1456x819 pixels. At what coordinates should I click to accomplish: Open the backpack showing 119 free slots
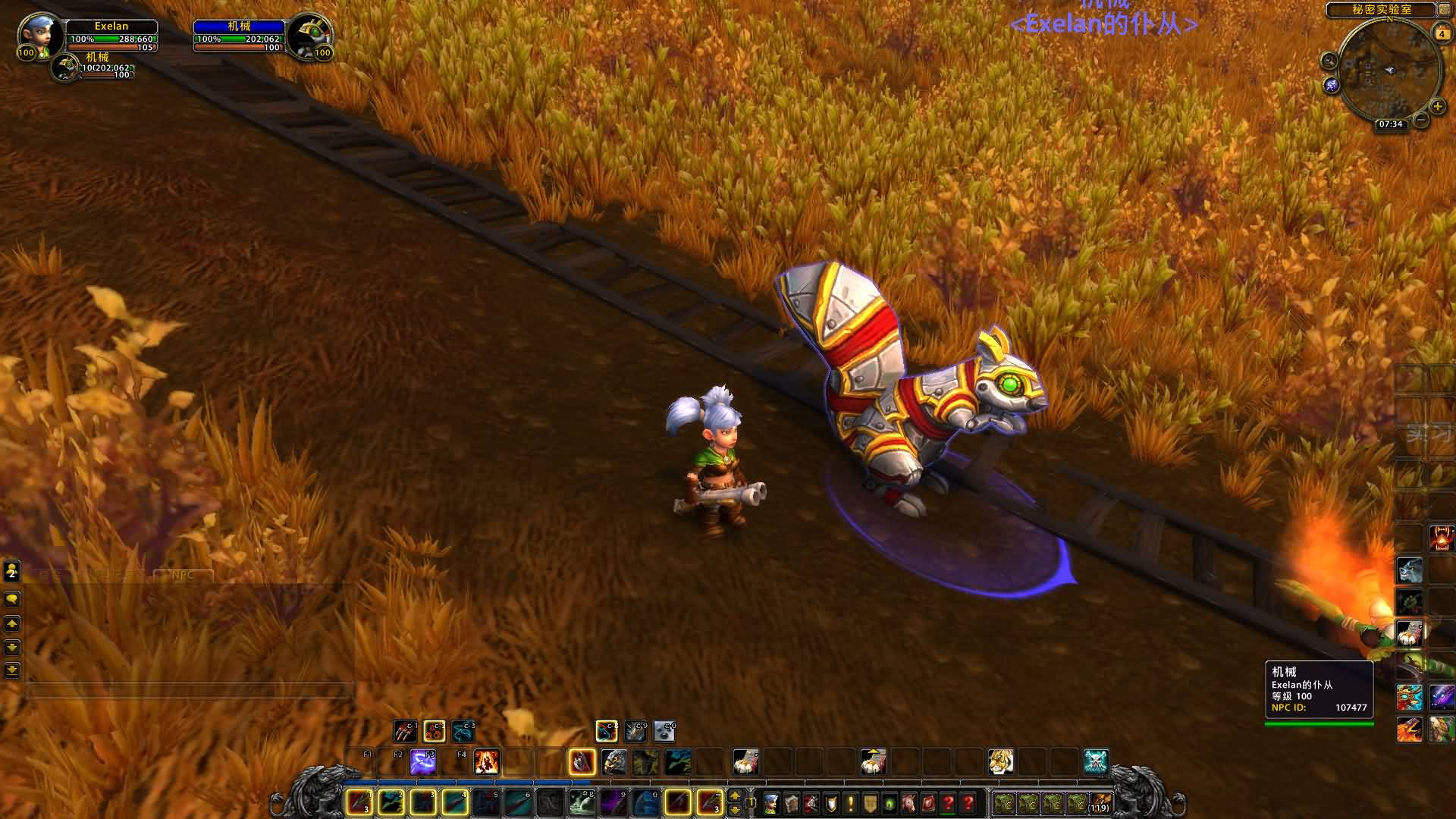coord(1100,802)
